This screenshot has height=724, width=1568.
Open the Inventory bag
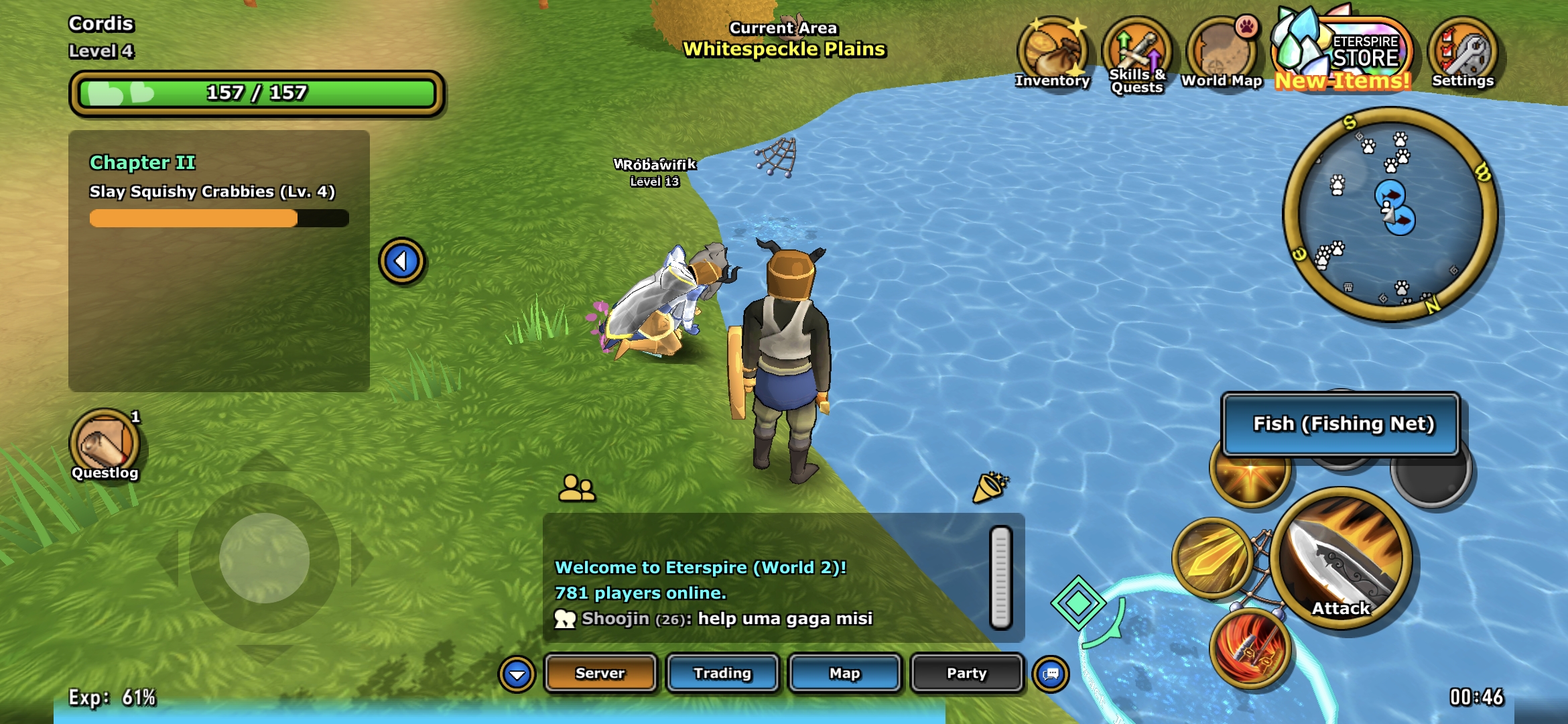click(1052, 54)
